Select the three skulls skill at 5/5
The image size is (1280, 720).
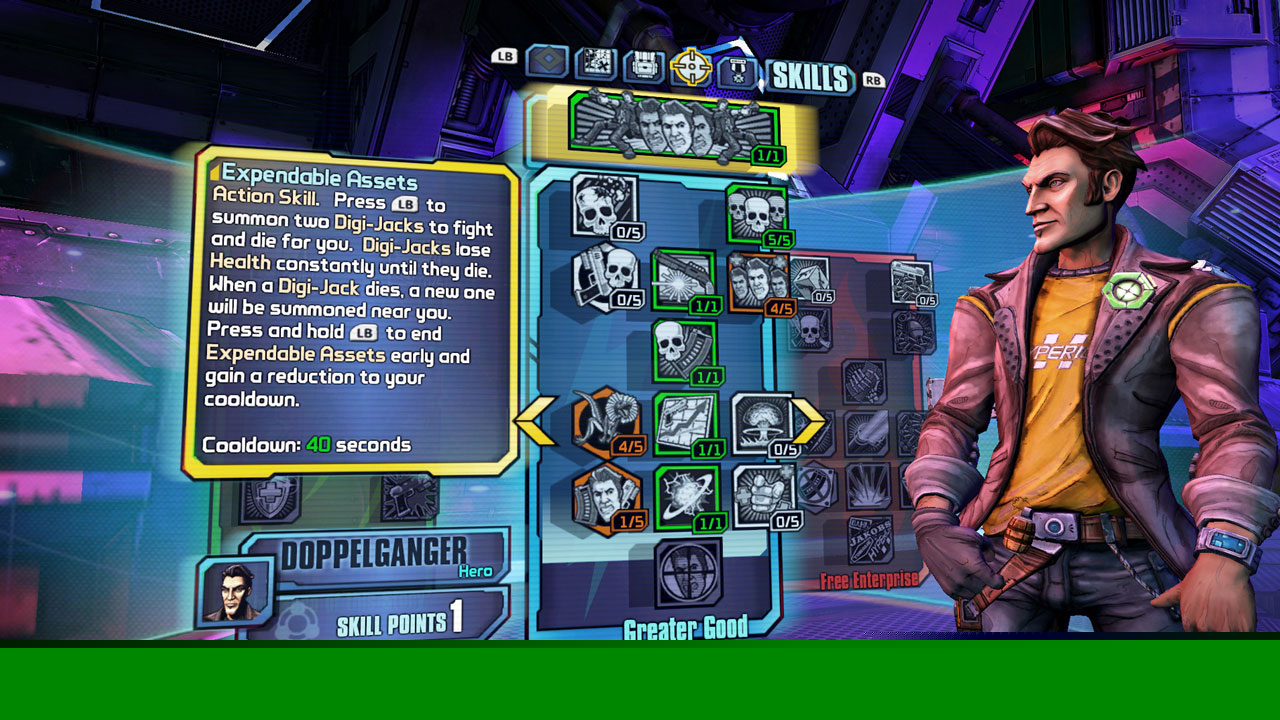756,212
